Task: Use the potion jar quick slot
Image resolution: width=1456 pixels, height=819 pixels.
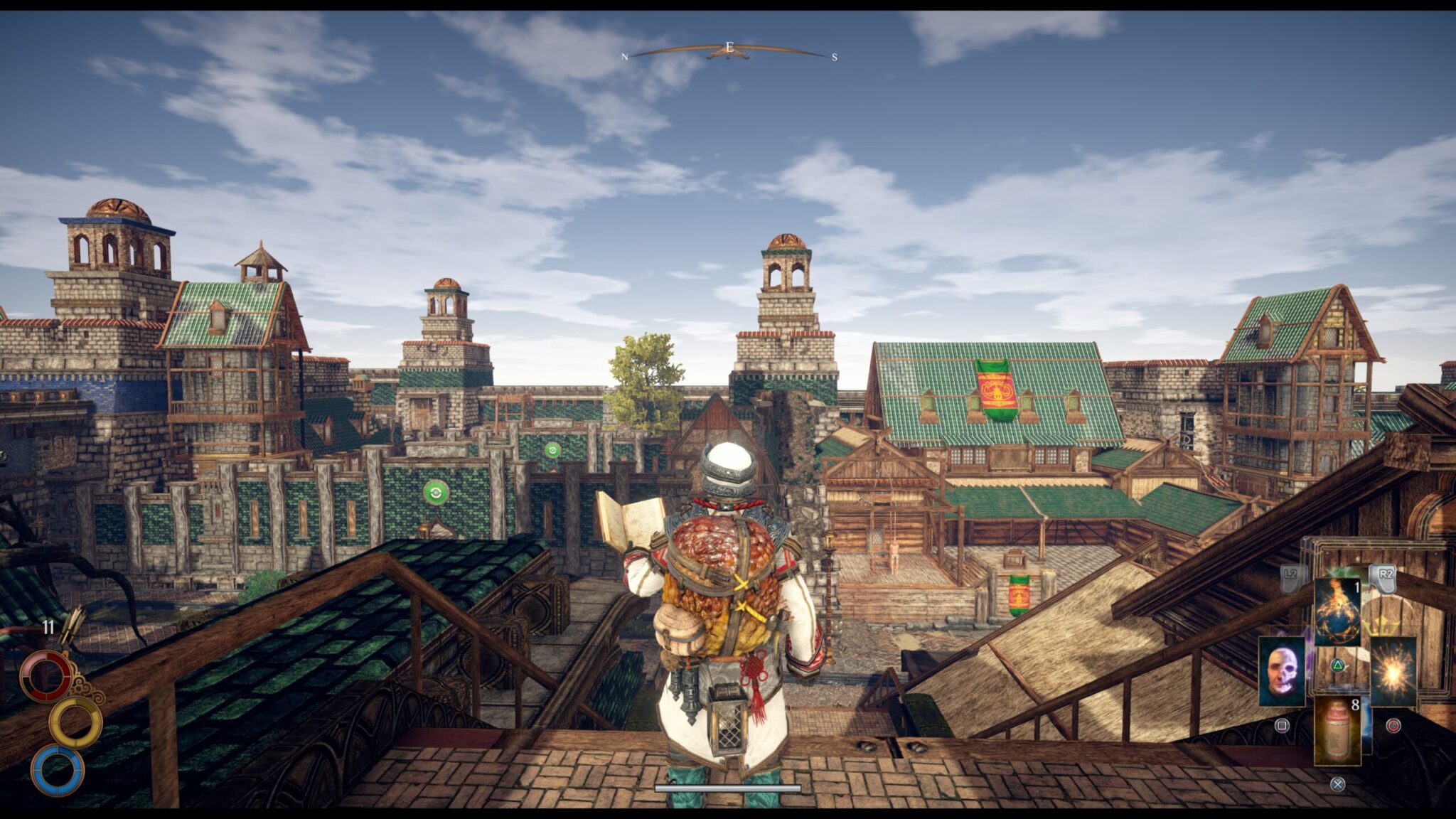Action: pos(1337,729)
